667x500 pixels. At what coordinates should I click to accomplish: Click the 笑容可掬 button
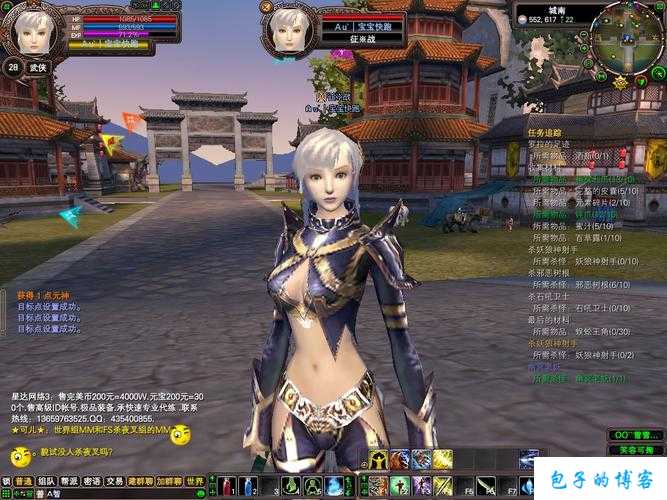636,451
